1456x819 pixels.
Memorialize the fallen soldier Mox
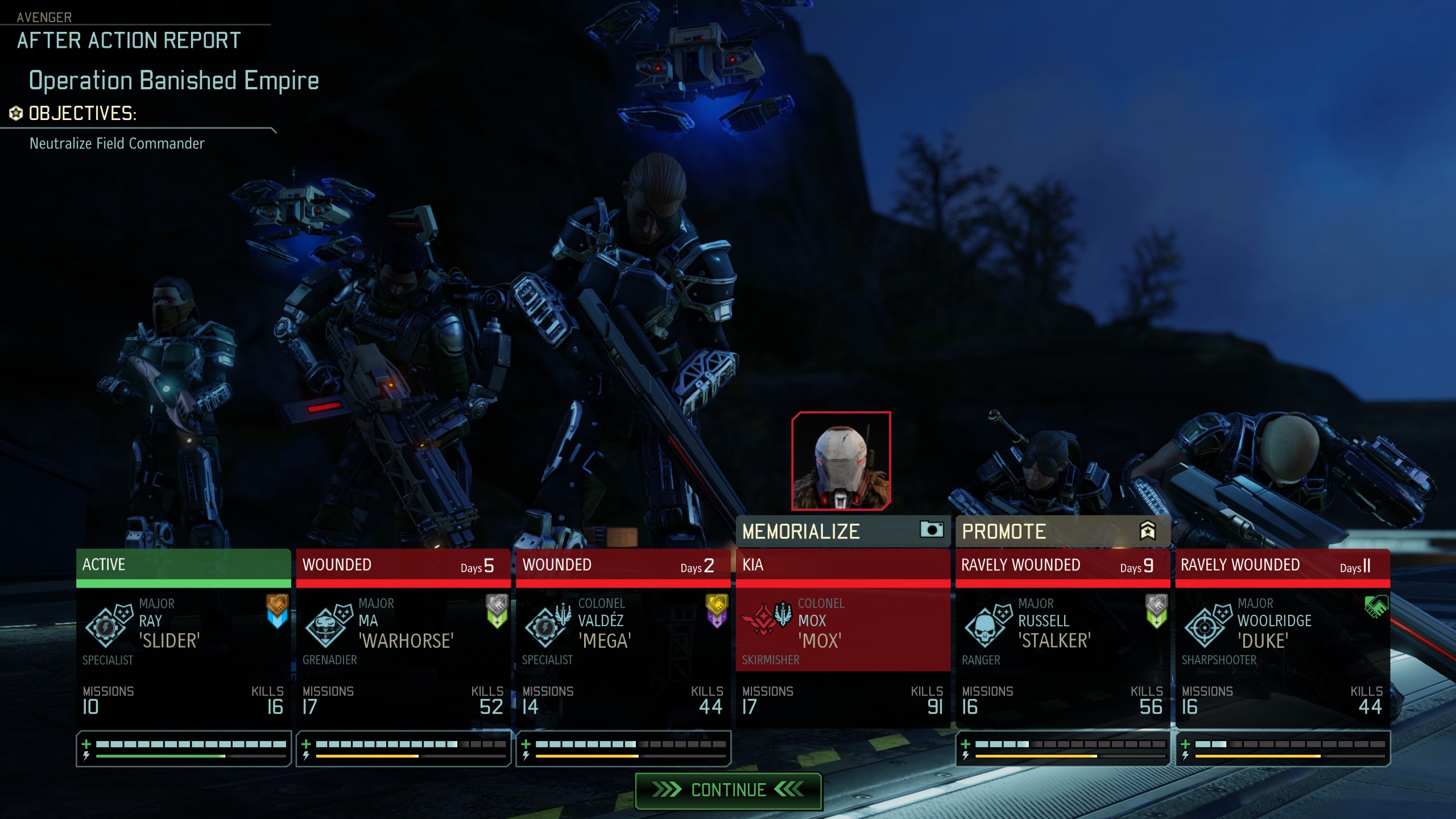(842, 531)
